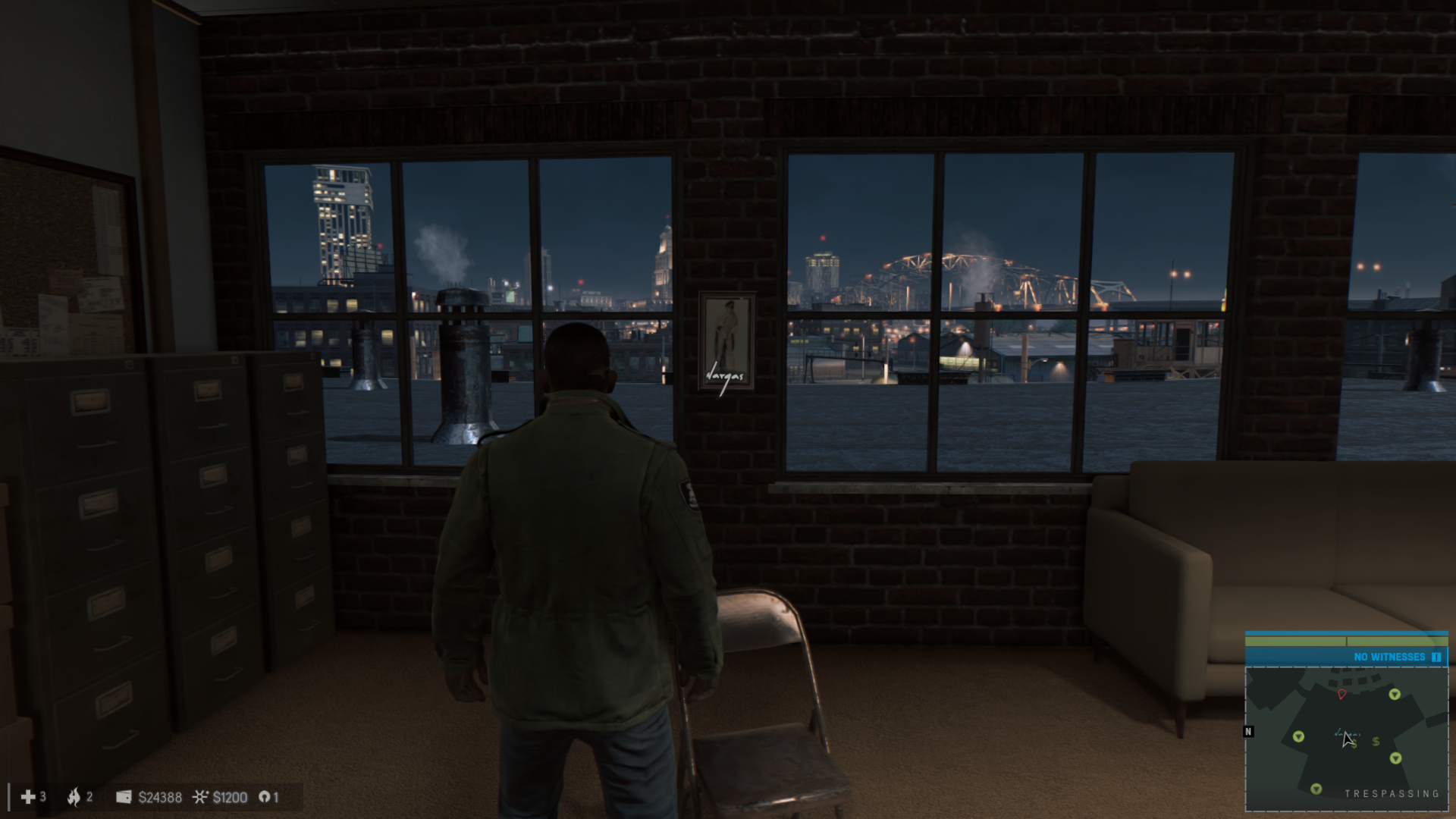Open the wallet money icon showing $24388

click(124, 797)
